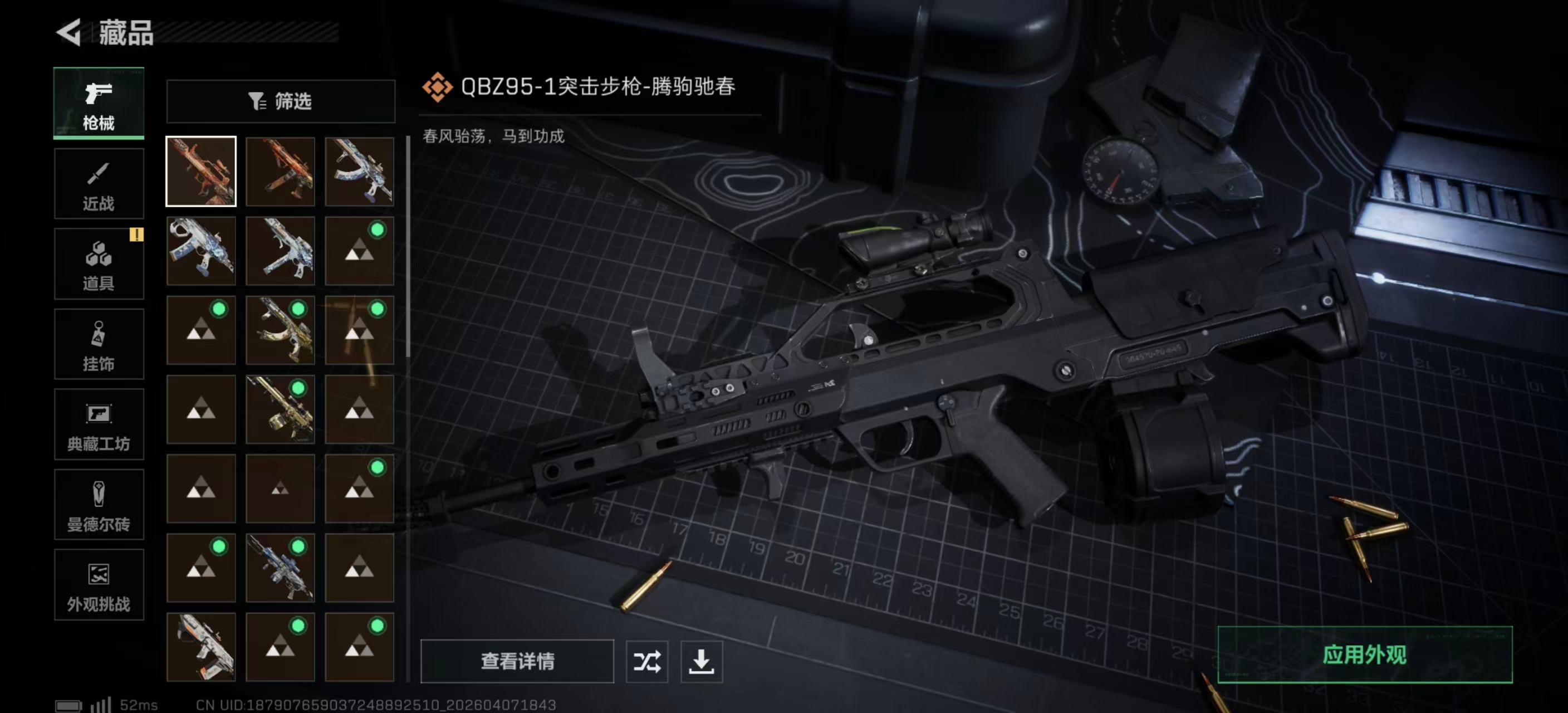1568x713 pixels.
Task: Select the 道具 items category icon
Action: pos(99,263)
